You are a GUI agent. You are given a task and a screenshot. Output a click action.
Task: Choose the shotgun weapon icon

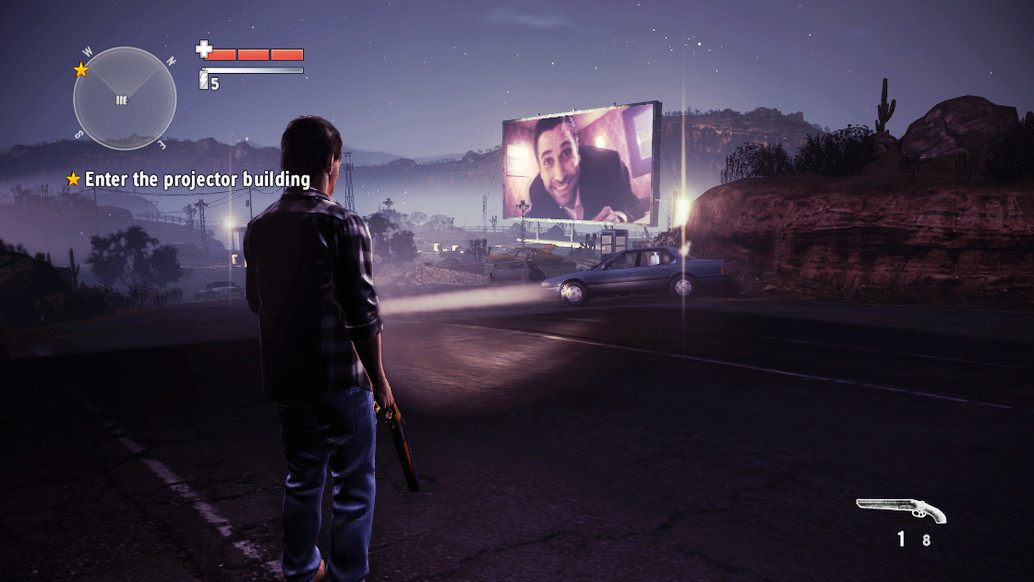(x=901, y=510)
